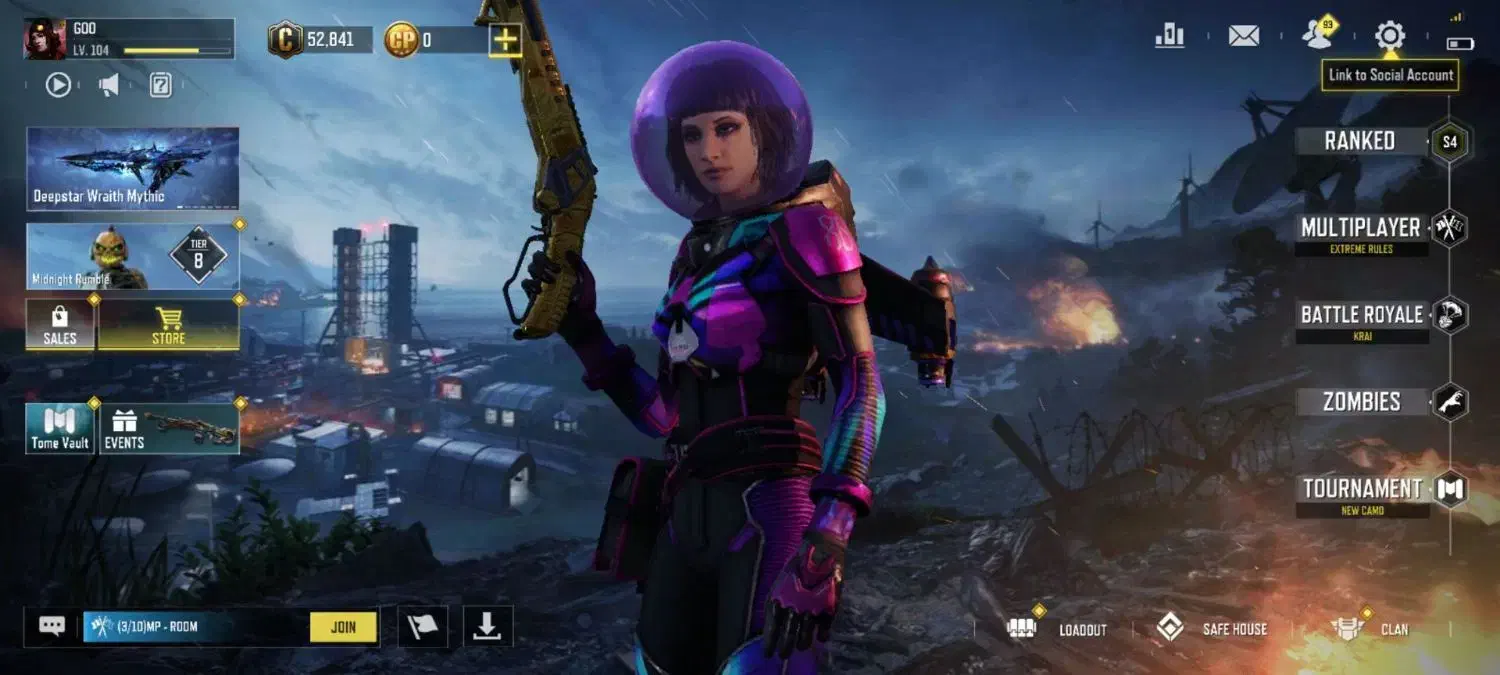Open the Store

[168, 326]
